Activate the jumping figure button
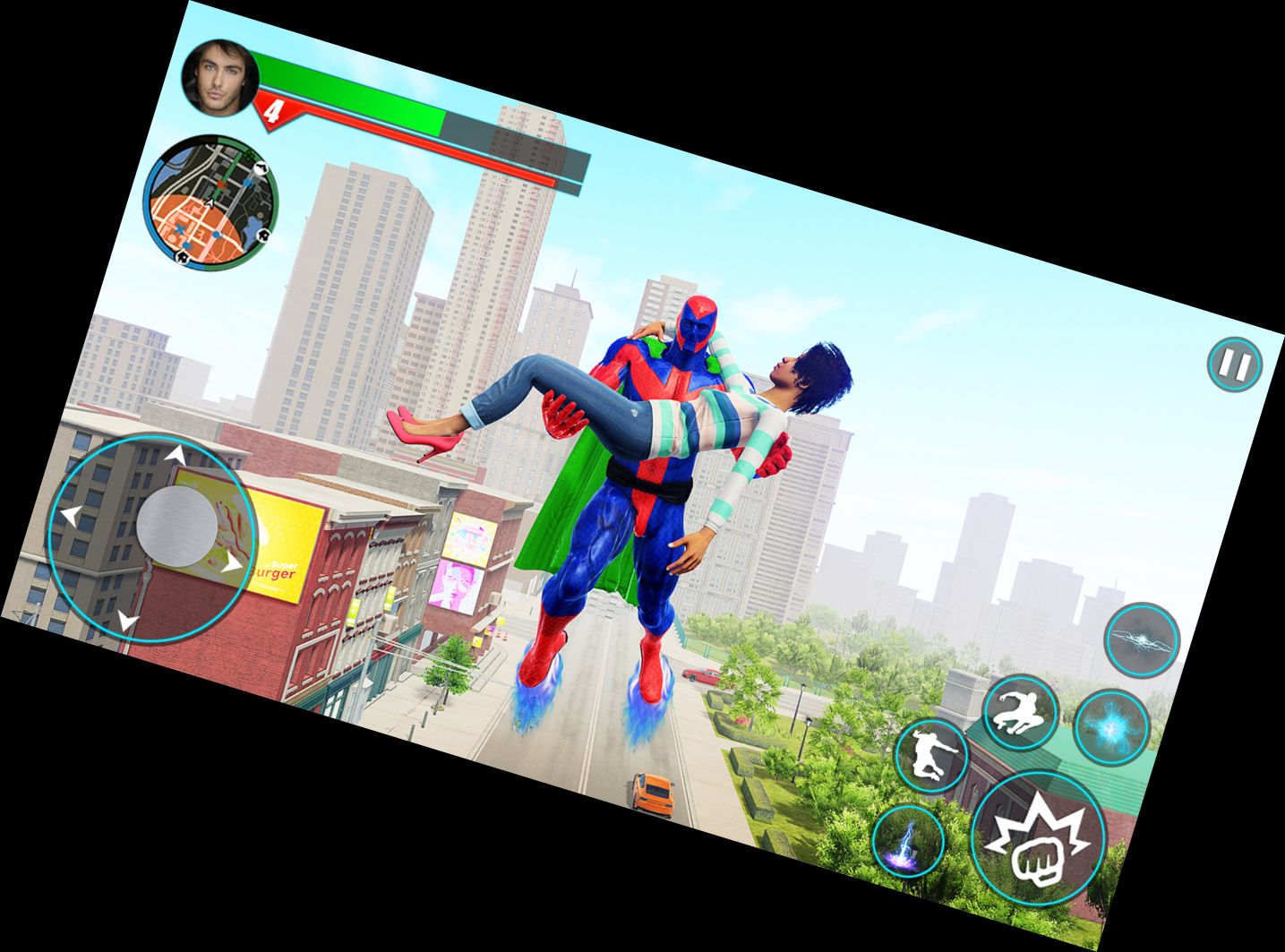 (931, 757)
